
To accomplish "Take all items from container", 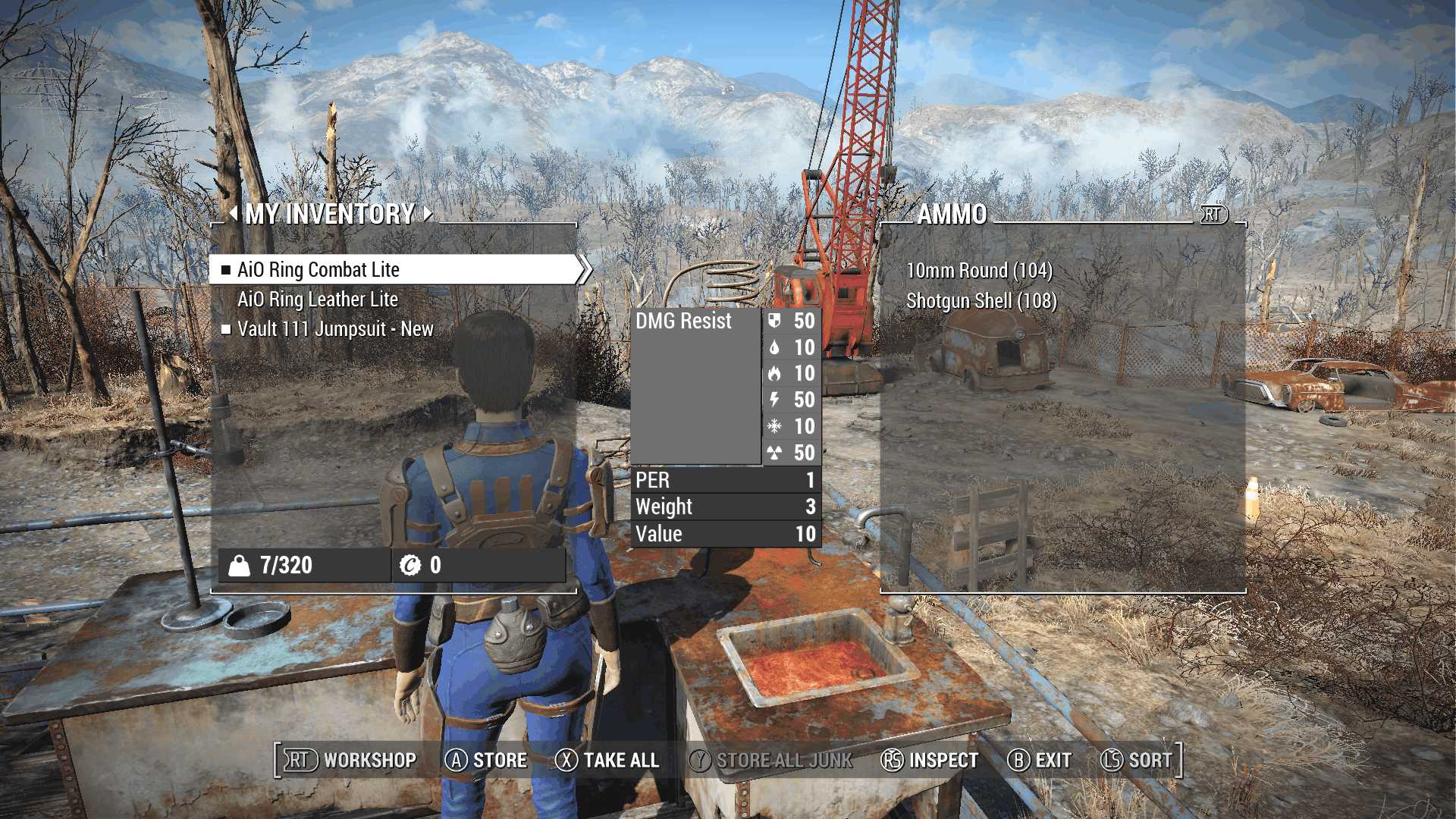I will pyautogui.click(x=607, y=760).
